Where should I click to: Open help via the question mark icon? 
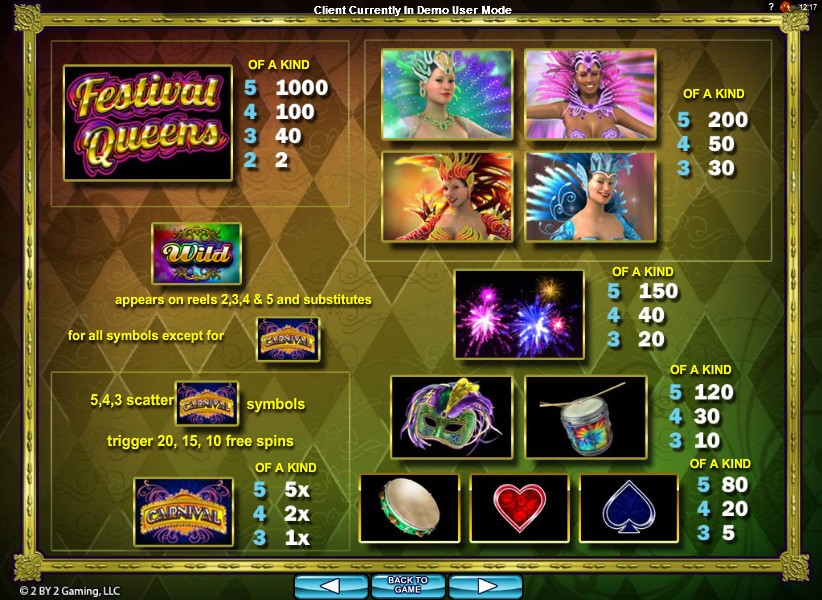tap(771, 7)
